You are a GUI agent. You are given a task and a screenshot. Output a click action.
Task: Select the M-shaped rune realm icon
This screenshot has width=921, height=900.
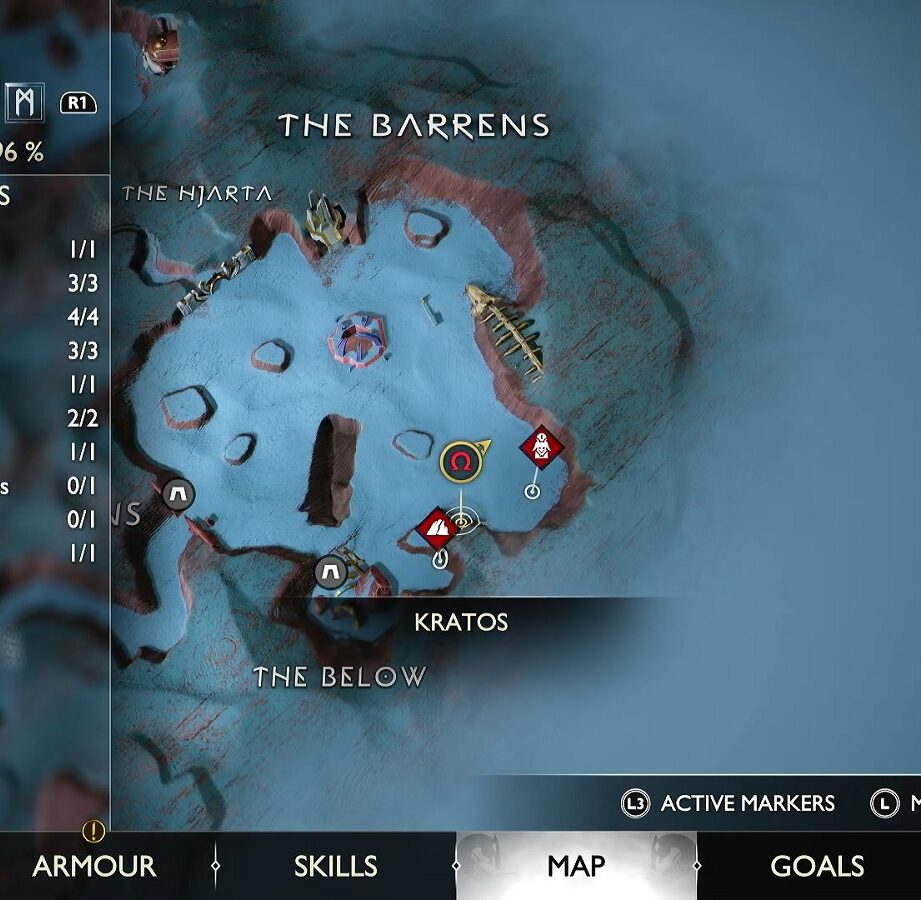tap(25, 101)
